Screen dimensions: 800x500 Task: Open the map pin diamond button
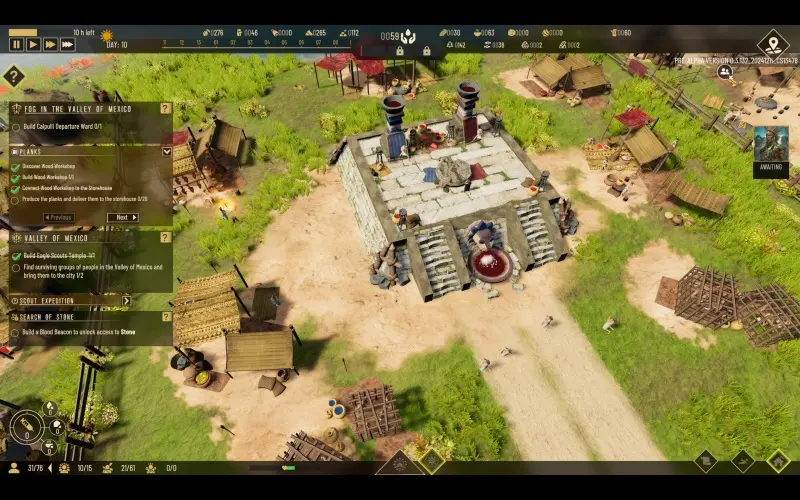(x=772, y=43)
